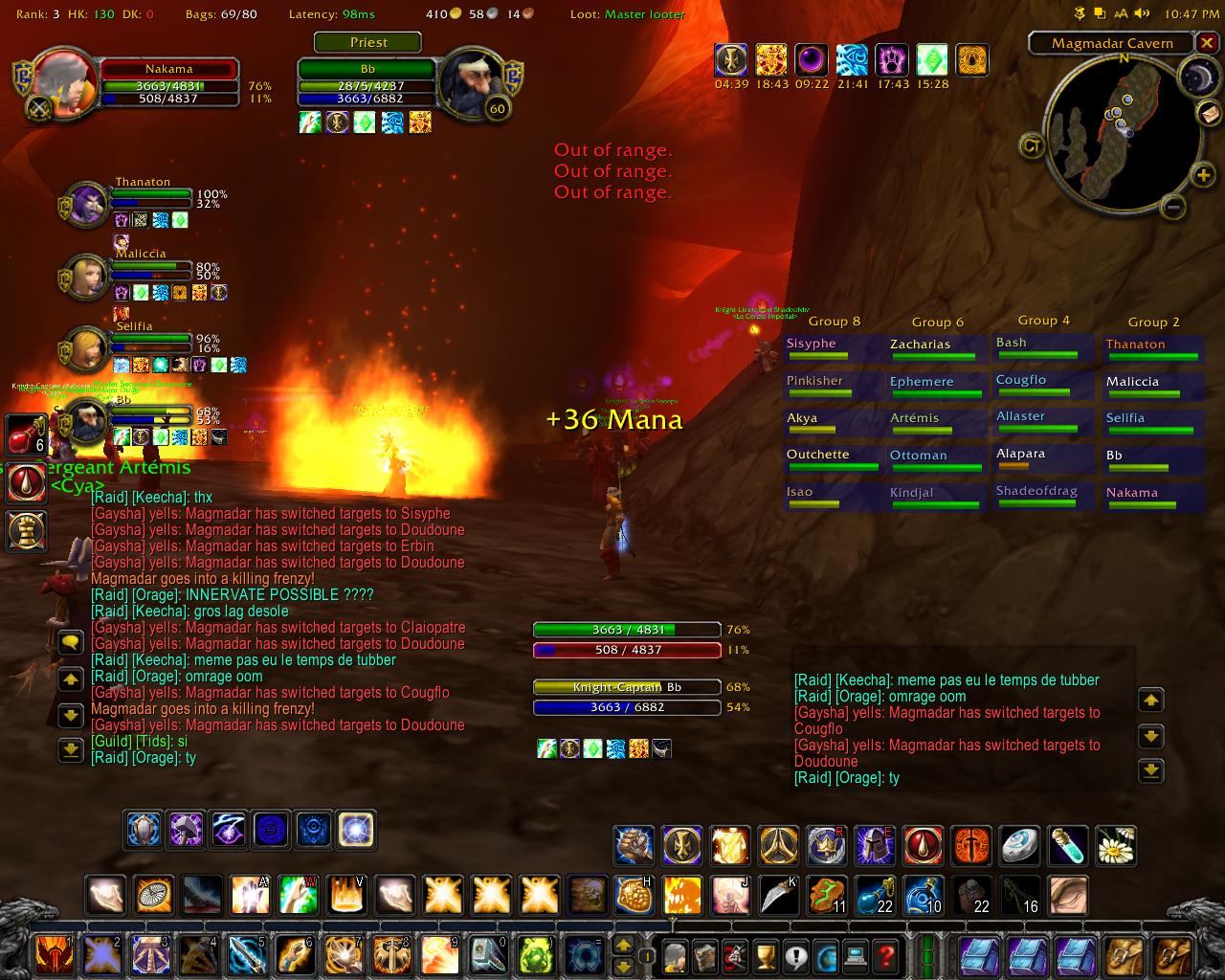Zoom out the minimap with the minus button
The width and height of the screenshot is (1225, 980).
[x=1174, y=206]
